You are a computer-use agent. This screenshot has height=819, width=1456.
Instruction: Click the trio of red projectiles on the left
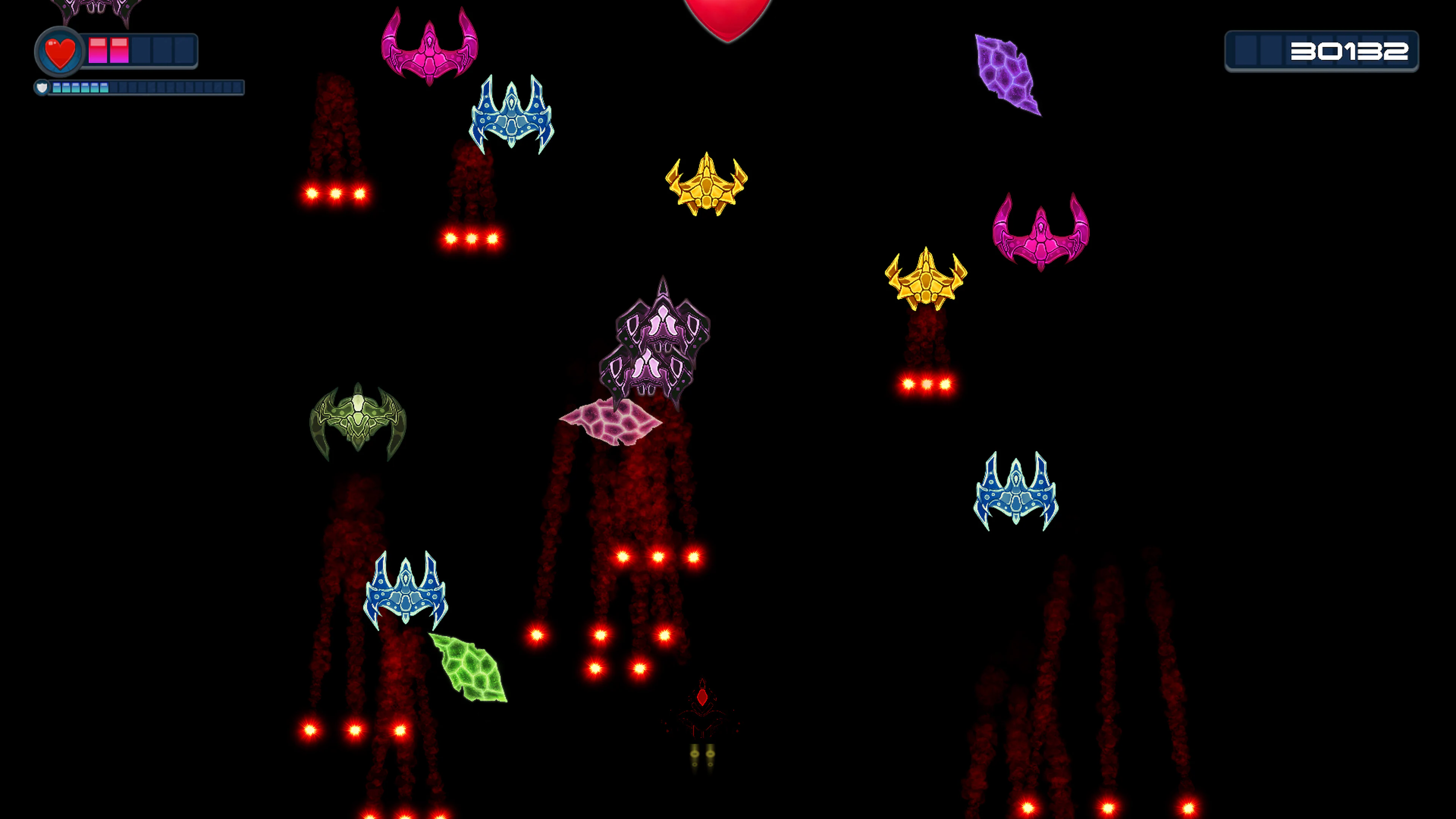(336, 193)
